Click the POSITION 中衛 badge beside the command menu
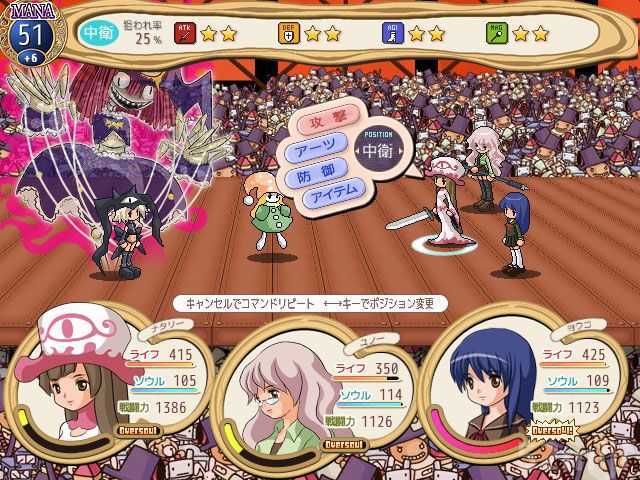 [378, 150]
